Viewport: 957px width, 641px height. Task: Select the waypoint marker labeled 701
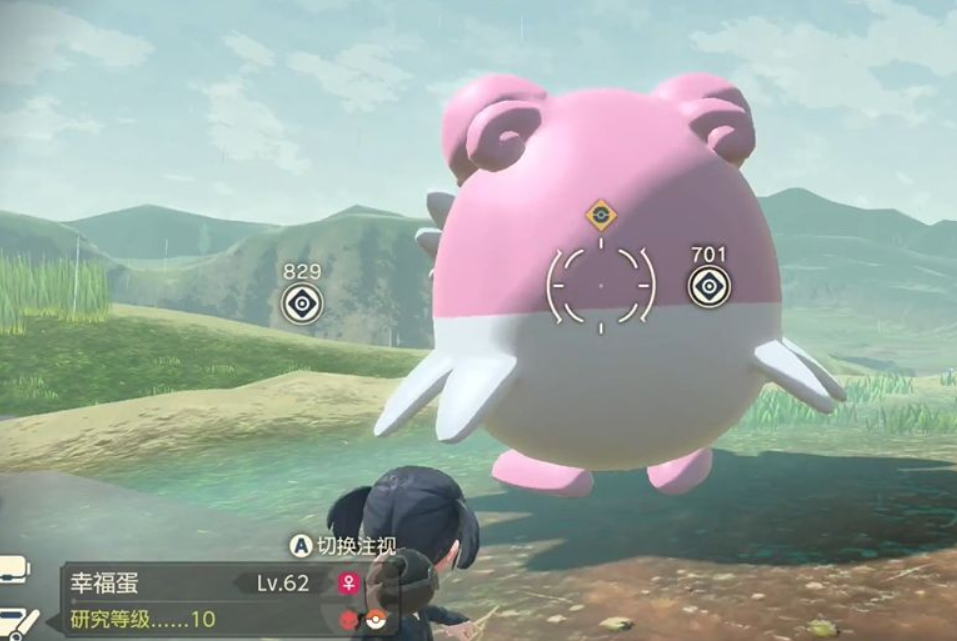pyautogui.click(x=709, y=287)
